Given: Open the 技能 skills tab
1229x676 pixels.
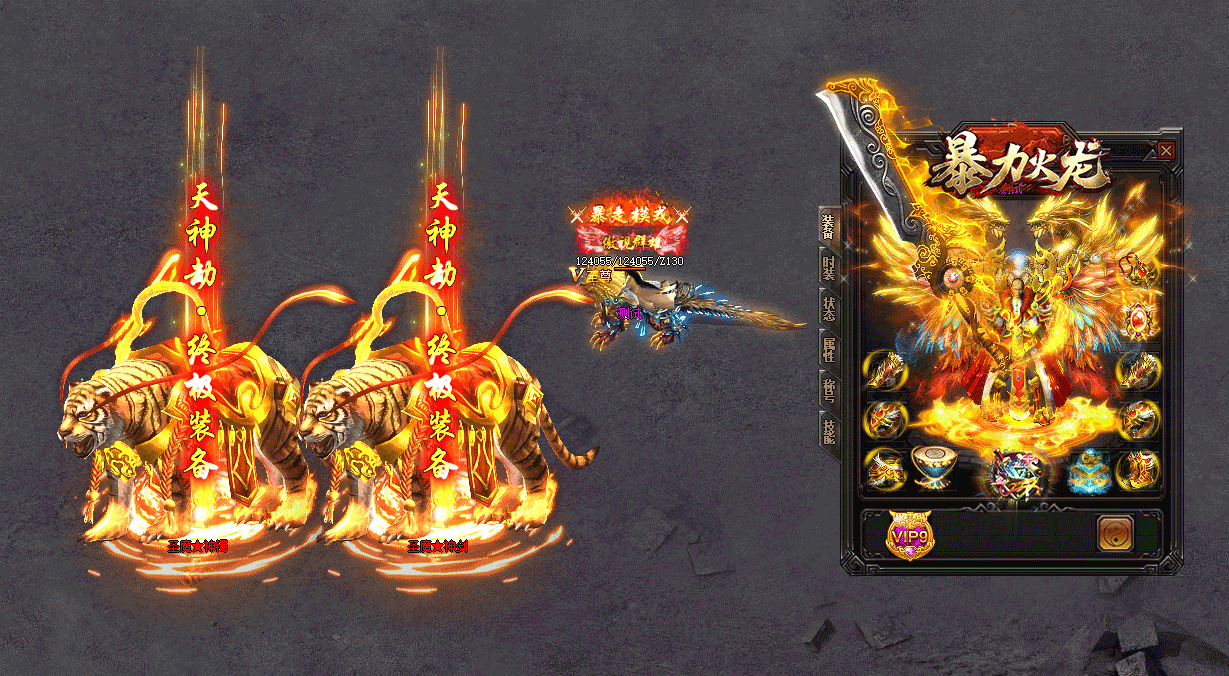Looking at the screenshot, I should click(x=828, y=427).
